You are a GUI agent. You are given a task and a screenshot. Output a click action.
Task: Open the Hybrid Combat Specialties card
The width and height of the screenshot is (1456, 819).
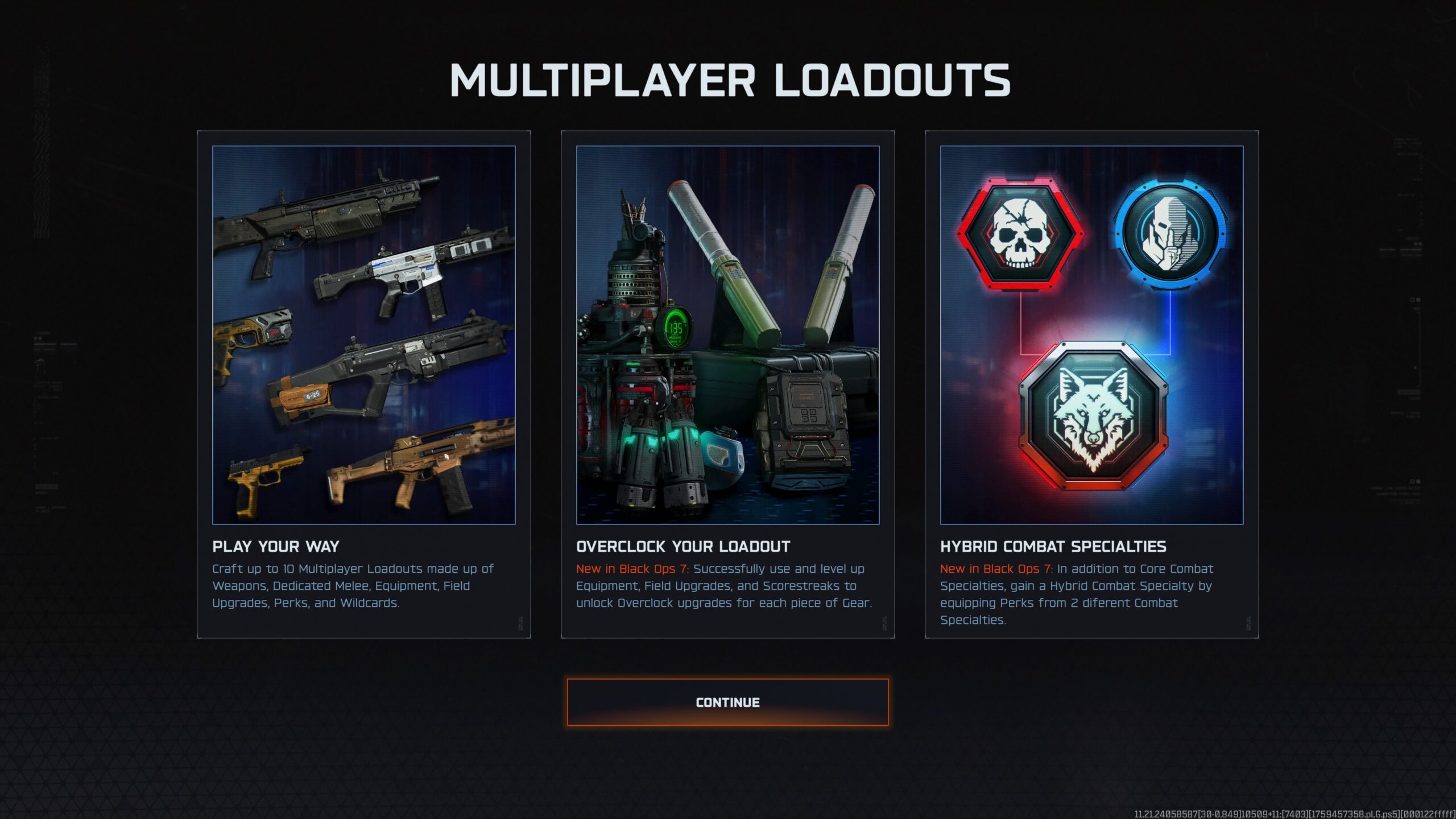coord(1091,384)
